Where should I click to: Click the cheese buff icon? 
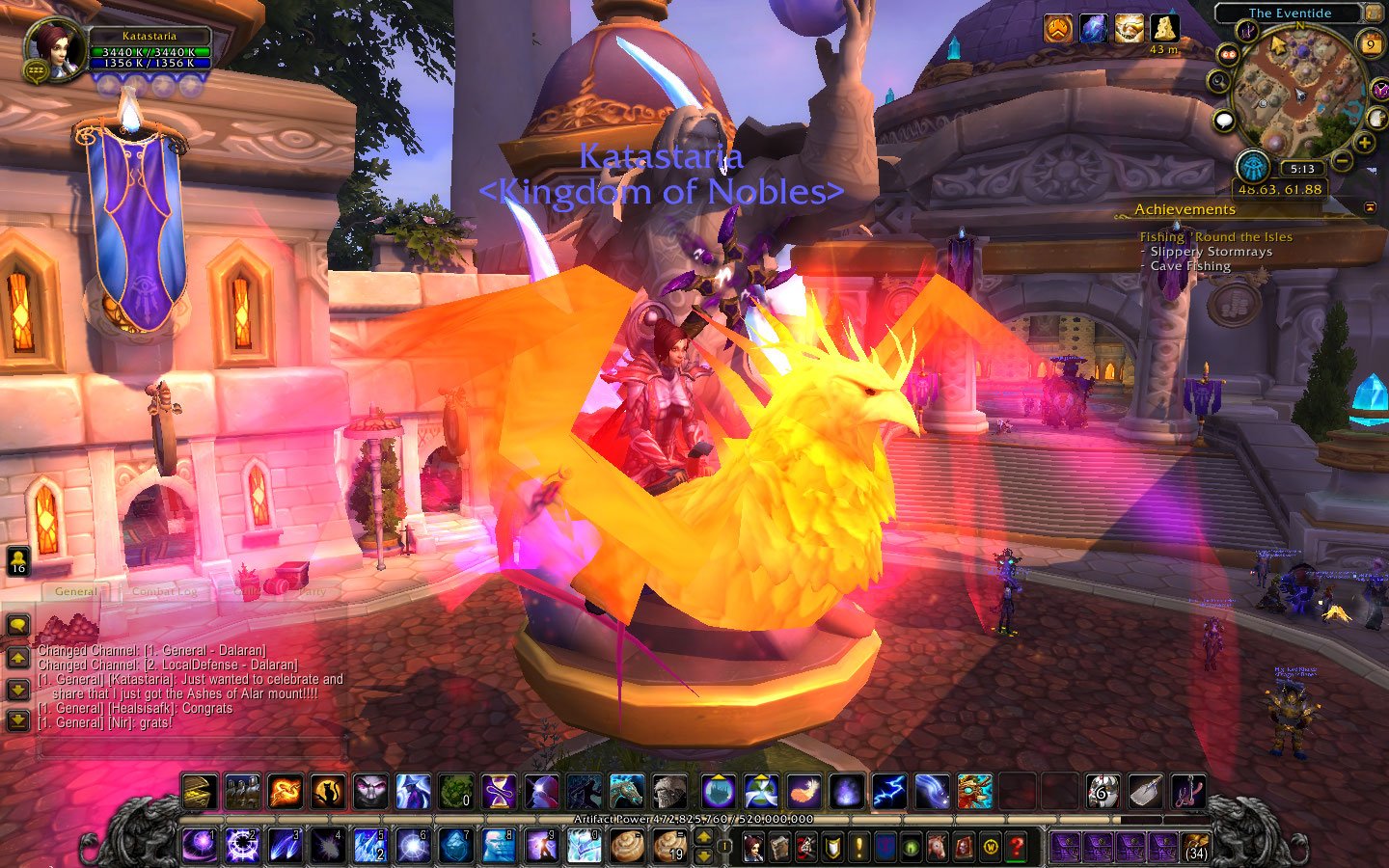[1164, 29]
